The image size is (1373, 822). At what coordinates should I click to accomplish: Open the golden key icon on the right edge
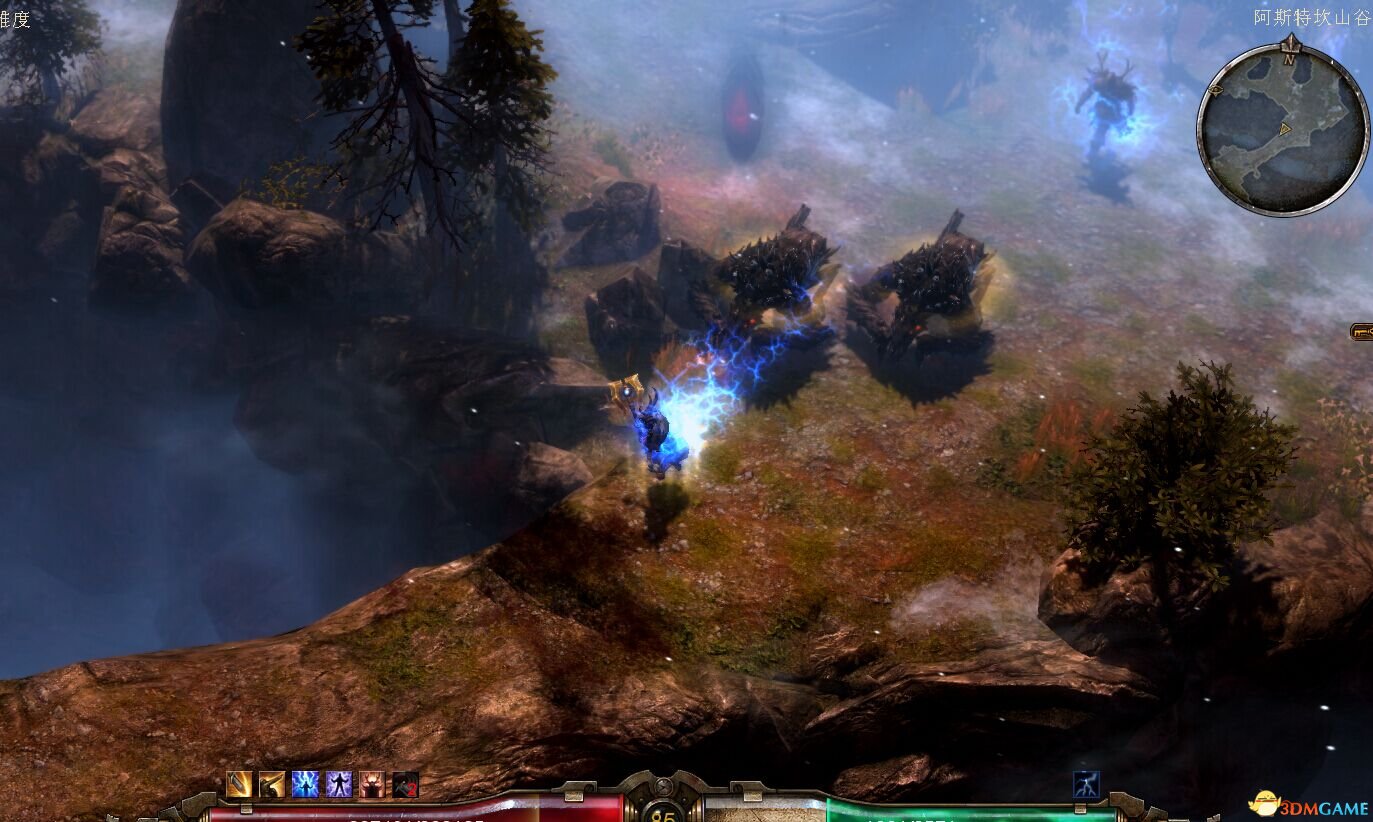tap(1362, 331)
